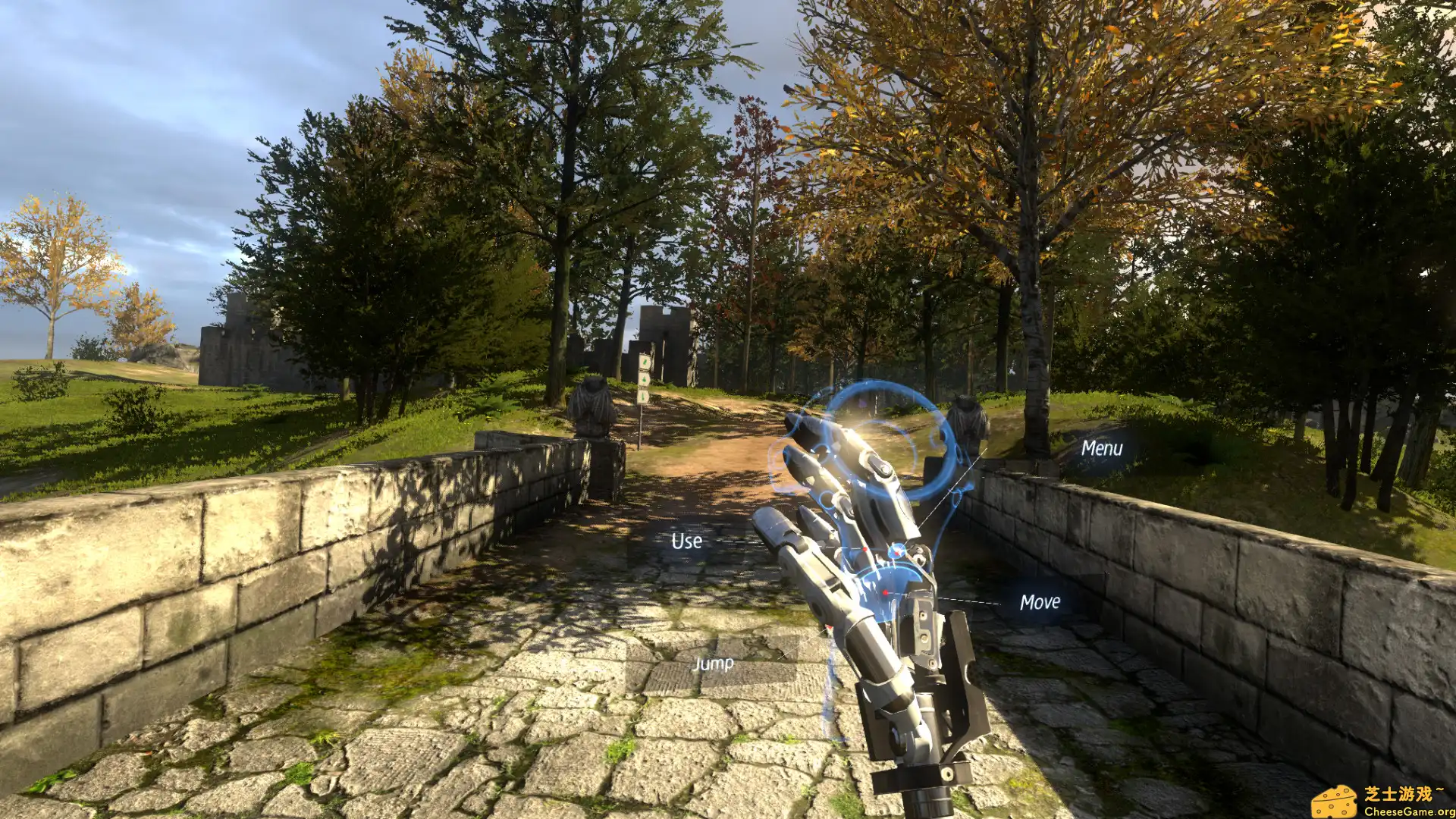
Task: Click the red dot marker linked to Move
Action: coord(885,593)
